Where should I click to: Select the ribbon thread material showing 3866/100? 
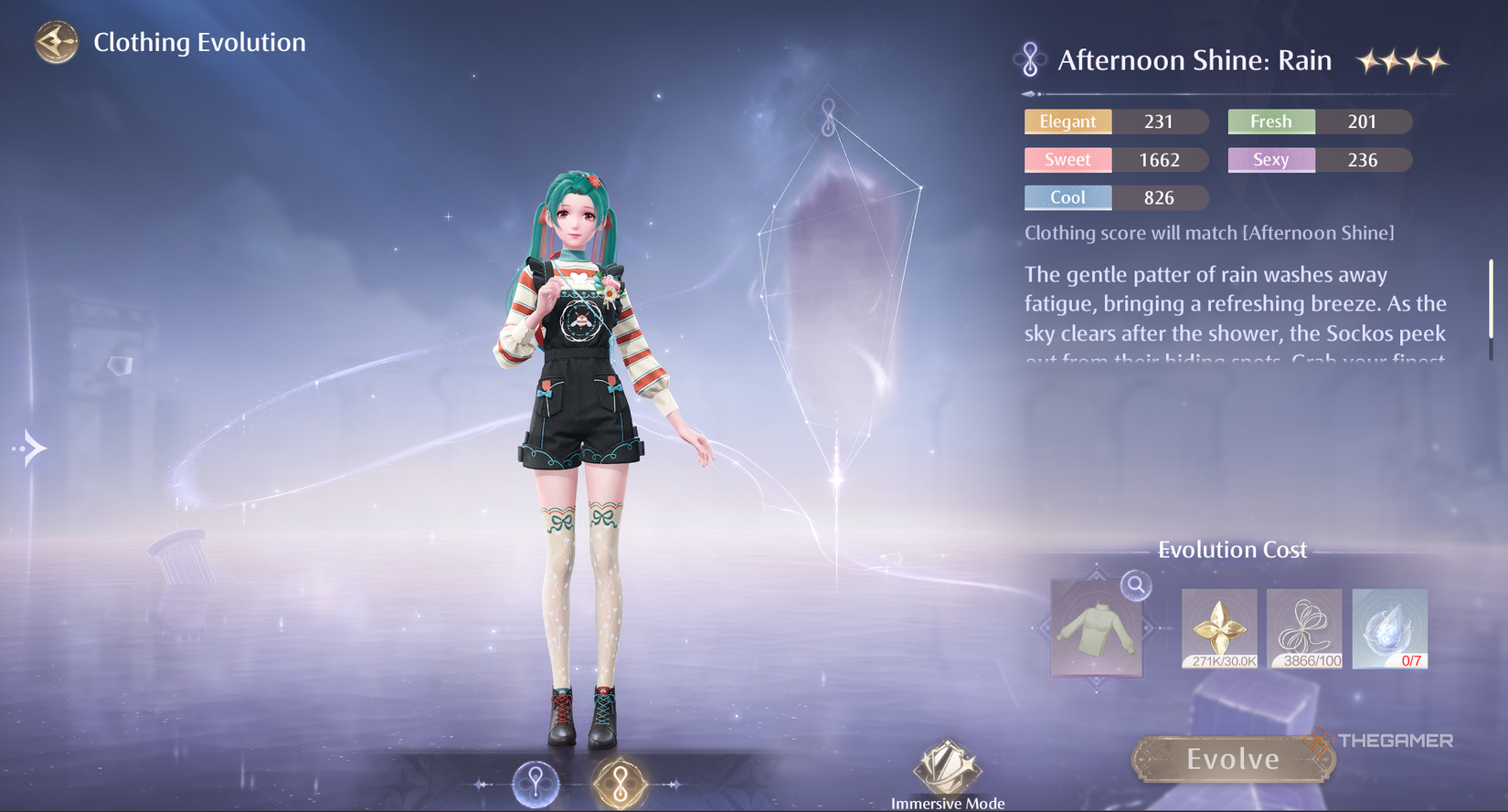click(x=1304, y=629)
